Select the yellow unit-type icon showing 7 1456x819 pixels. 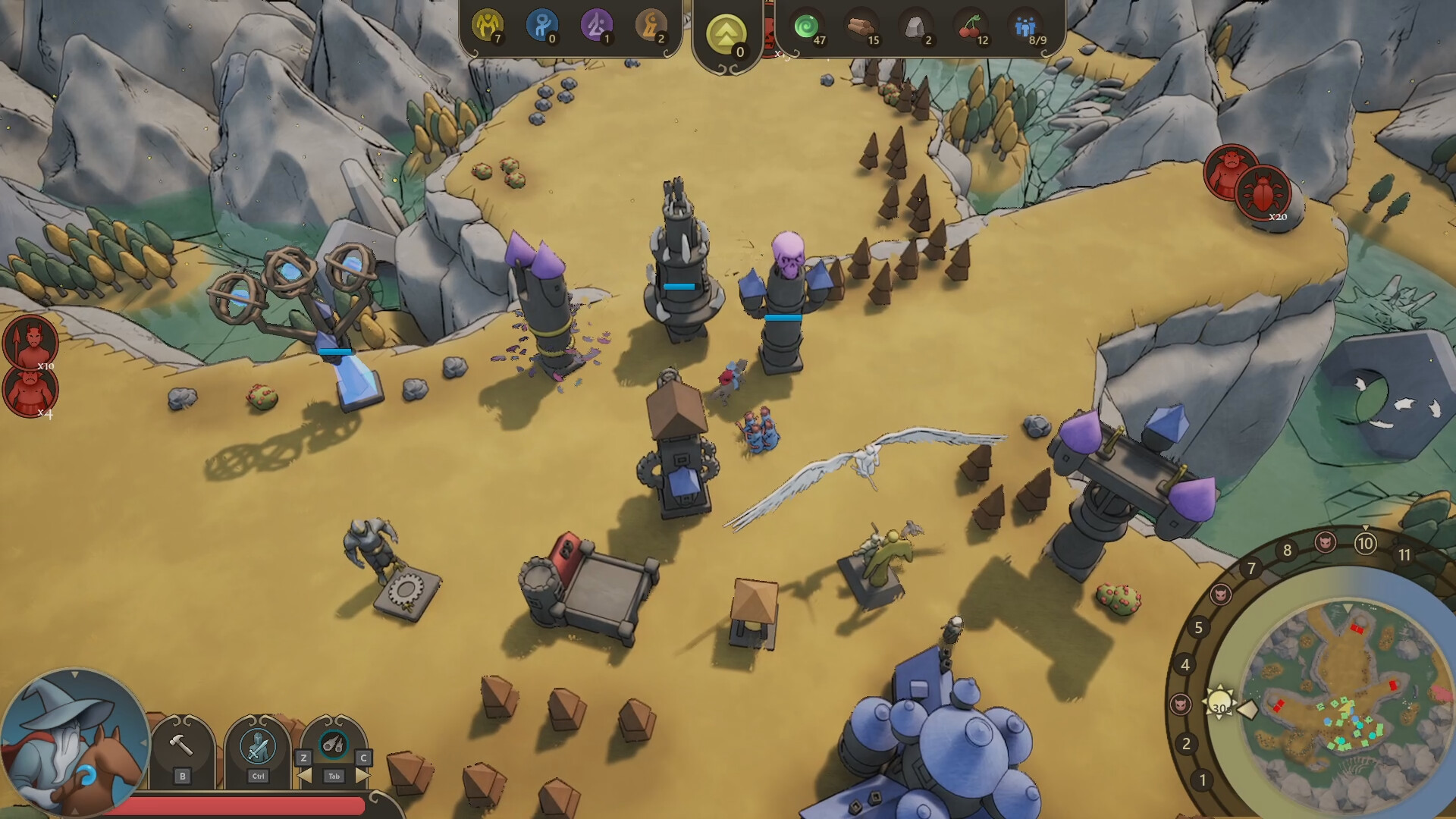[487, 26]
